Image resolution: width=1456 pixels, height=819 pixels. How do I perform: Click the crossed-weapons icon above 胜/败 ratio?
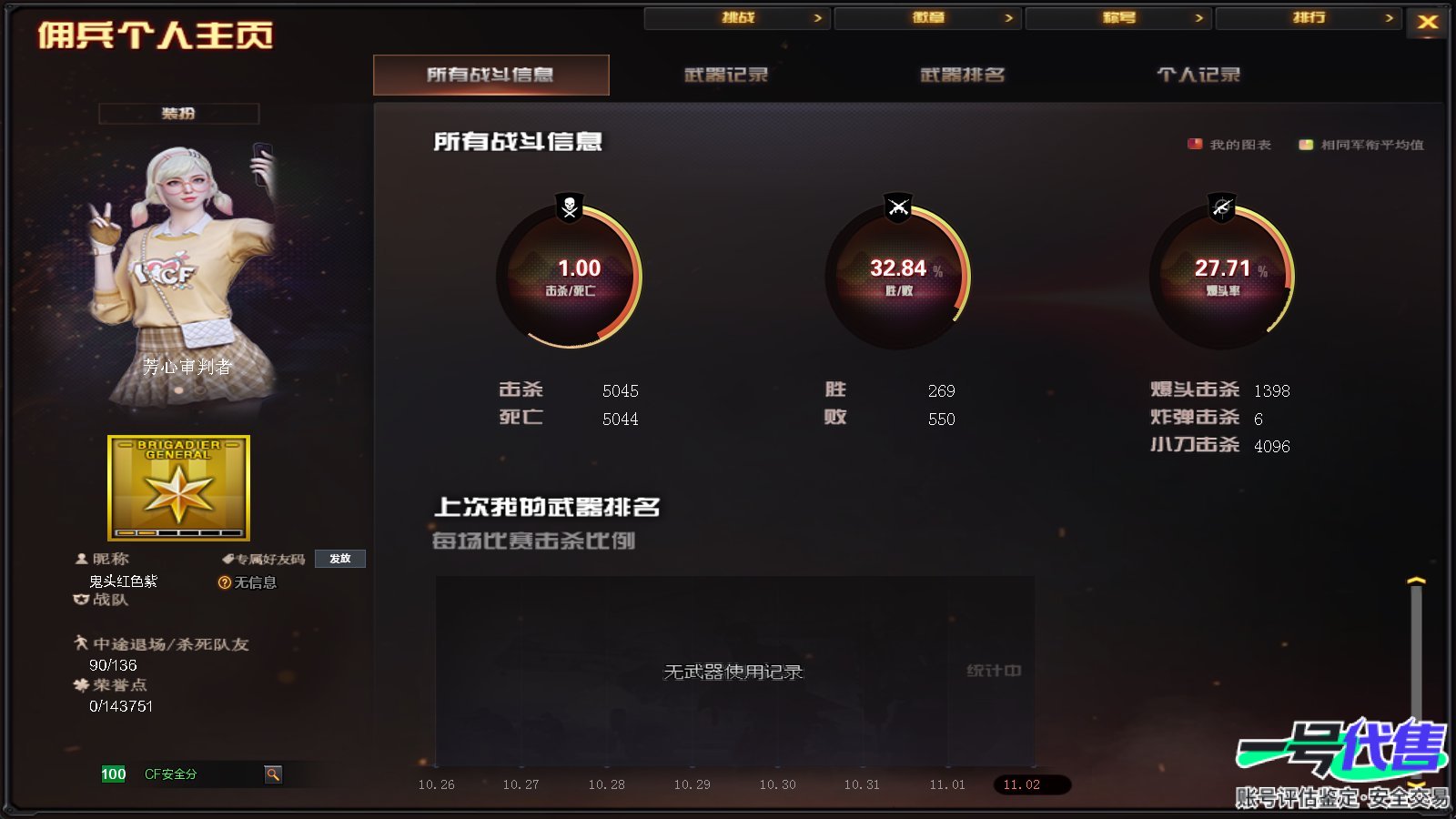coord(897,207)
